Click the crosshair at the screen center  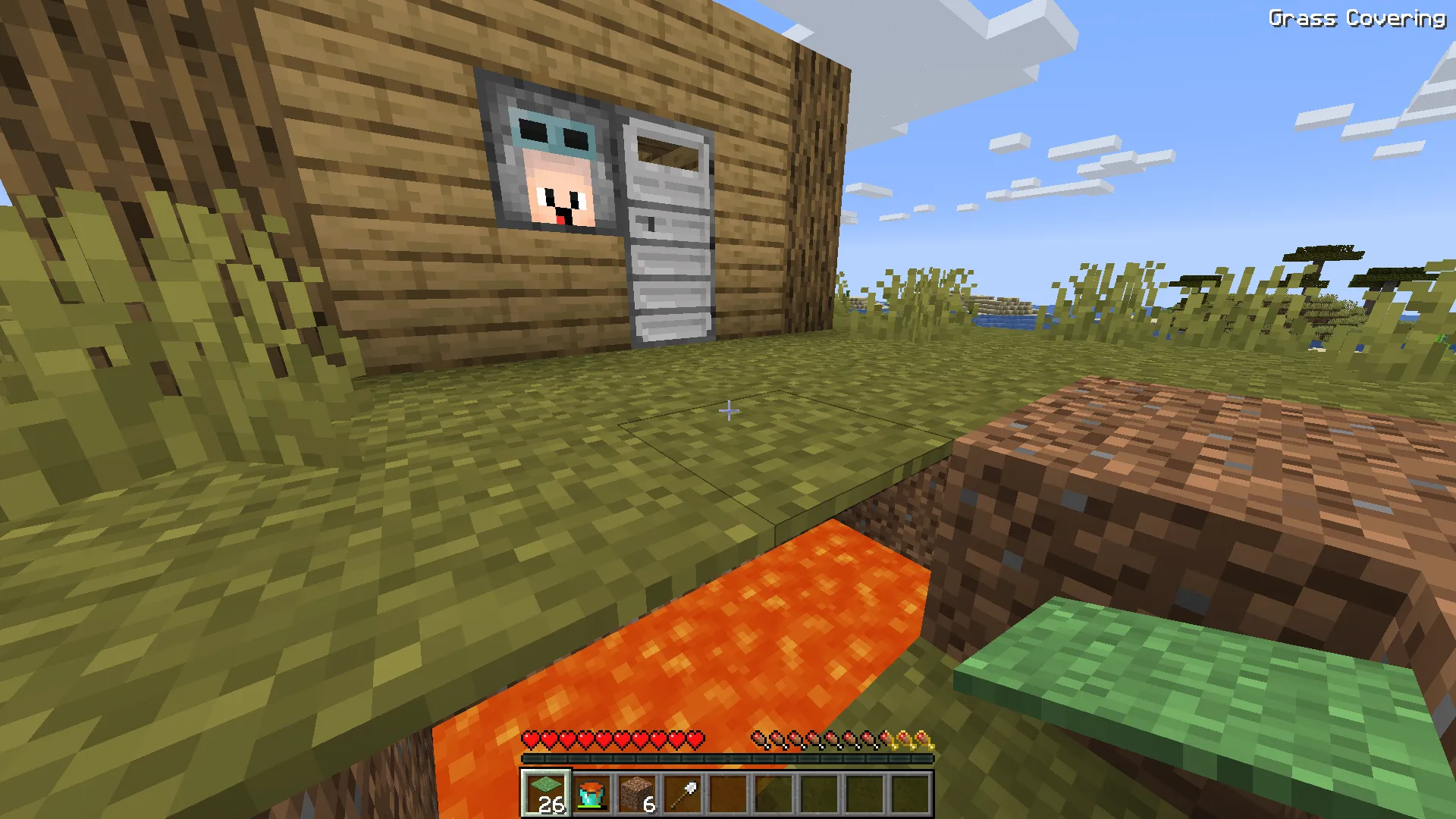click(x=730, y=410)
